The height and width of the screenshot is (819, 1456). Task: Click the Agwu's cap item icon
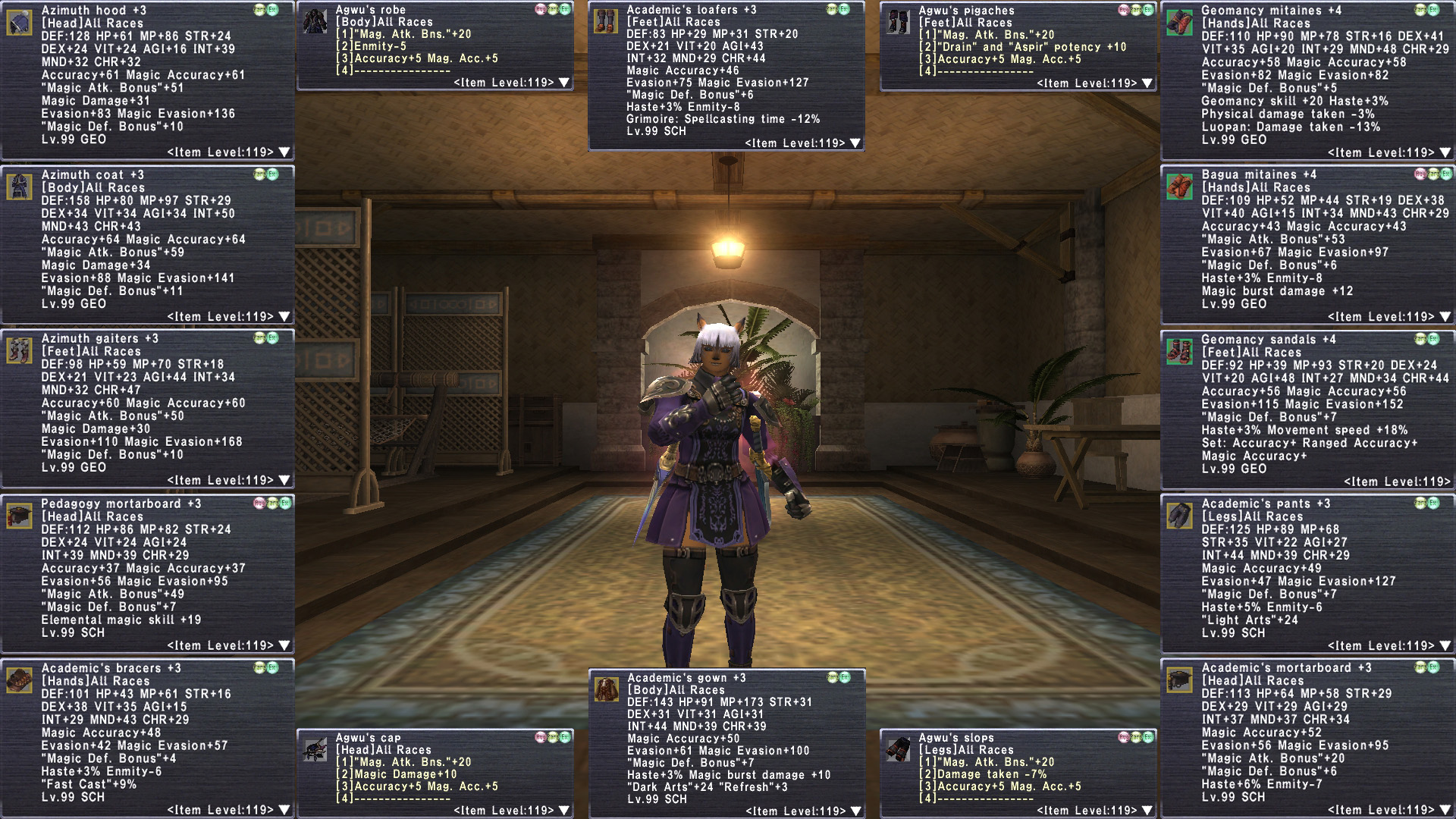[x=315, y=749]
